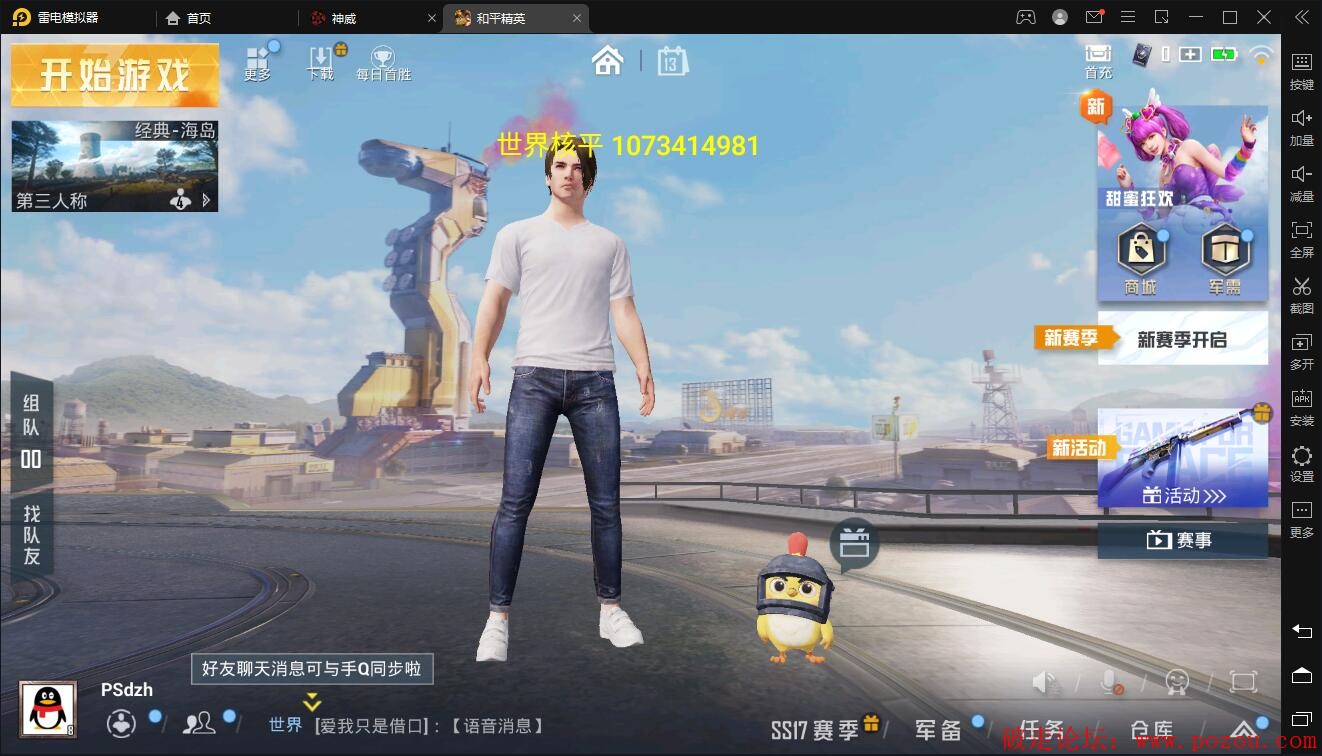Open the calendar check-in icon
Screen dimensions: 1322x756
click(x=672, y=62)
